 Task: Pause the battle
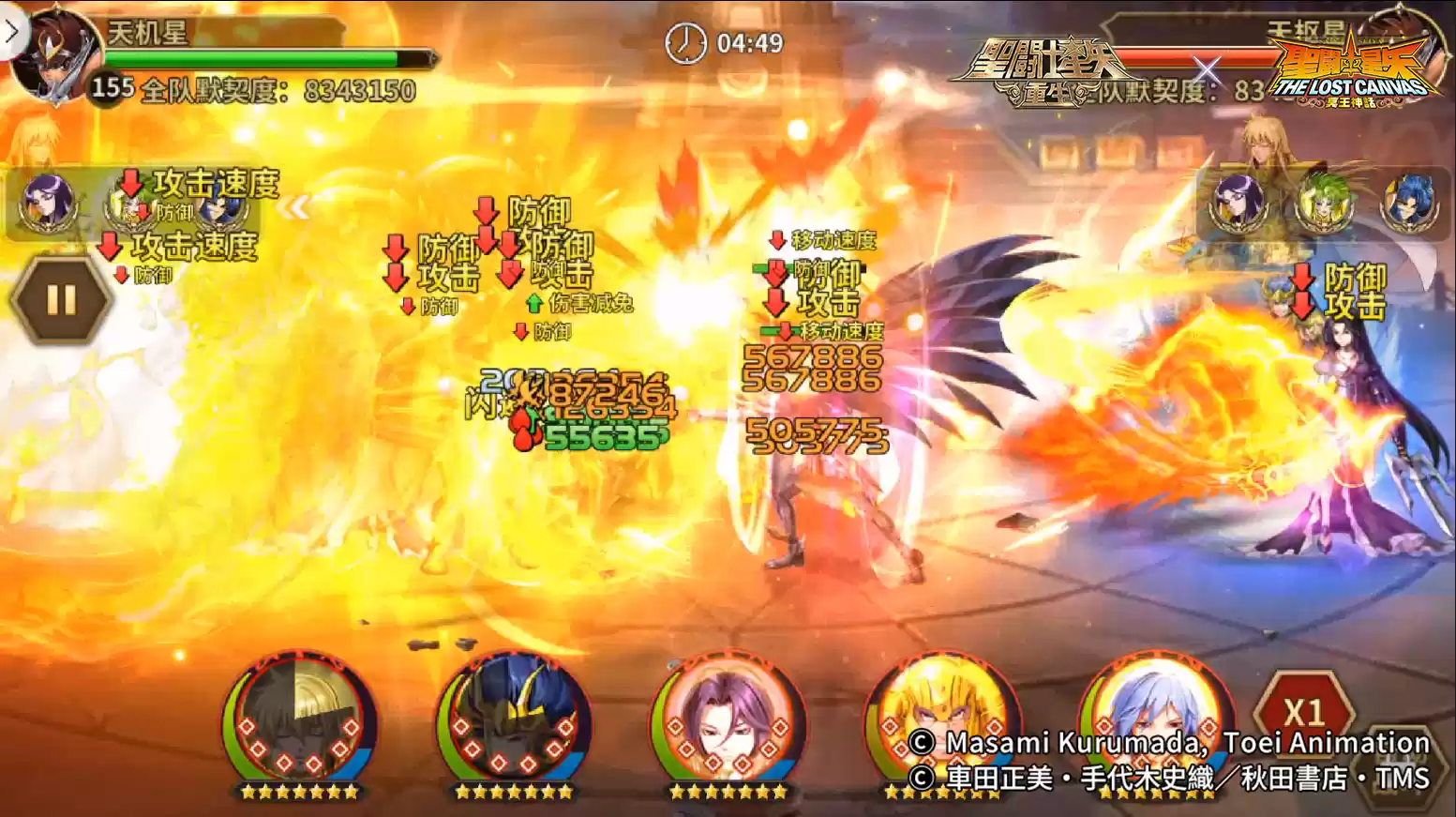click(60, 298)
